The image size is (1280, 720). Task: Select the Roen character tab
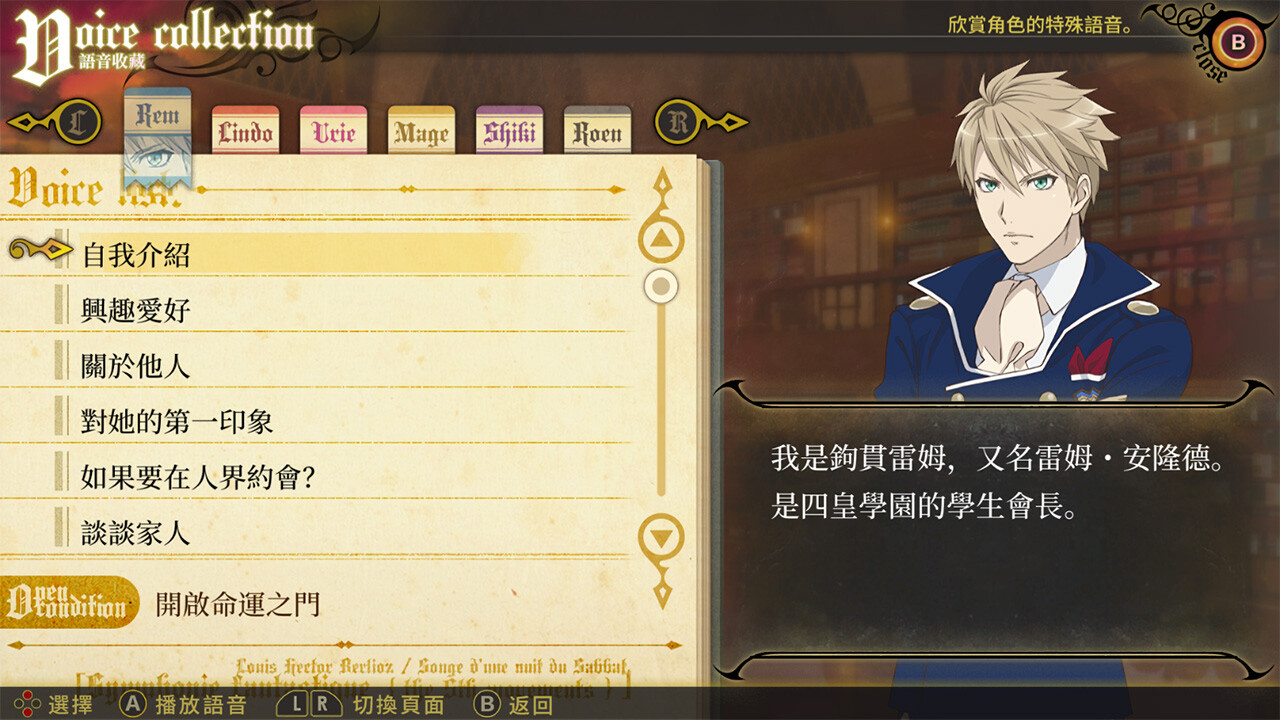pos(597,131)
